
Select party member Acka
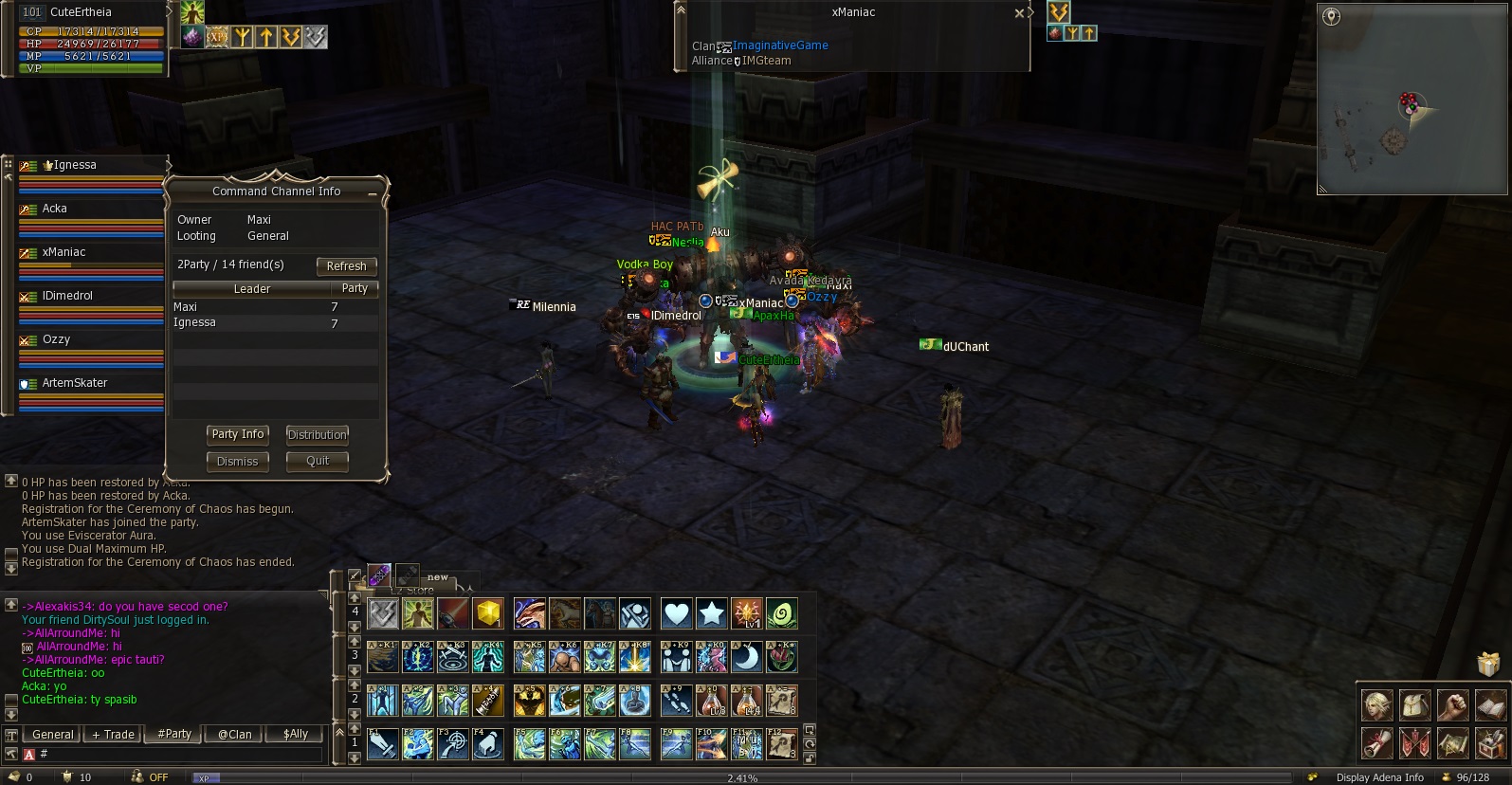click(x=90, y=210)
